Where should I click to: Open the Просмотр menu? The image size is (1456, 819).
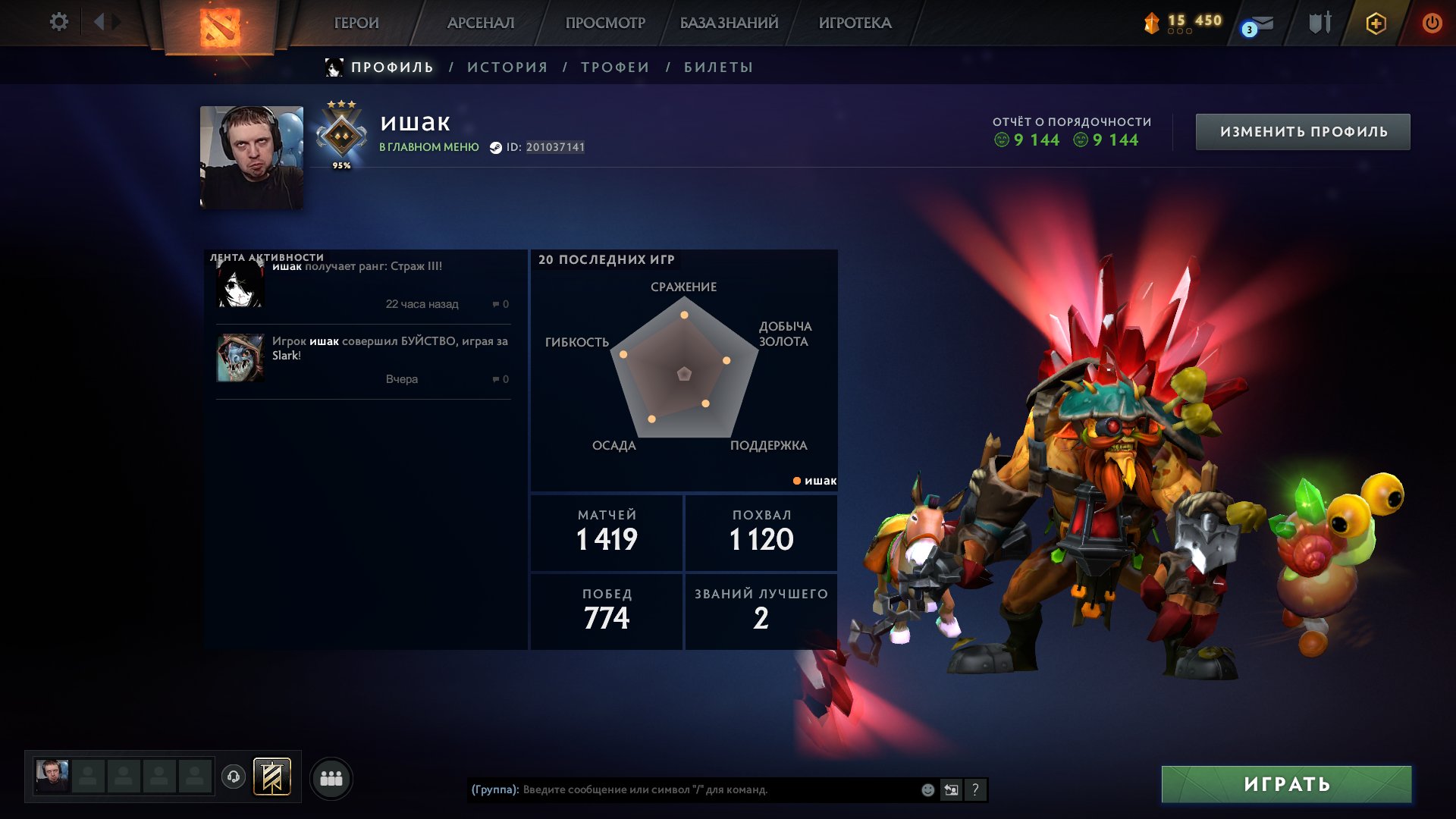tap(605, 23)
